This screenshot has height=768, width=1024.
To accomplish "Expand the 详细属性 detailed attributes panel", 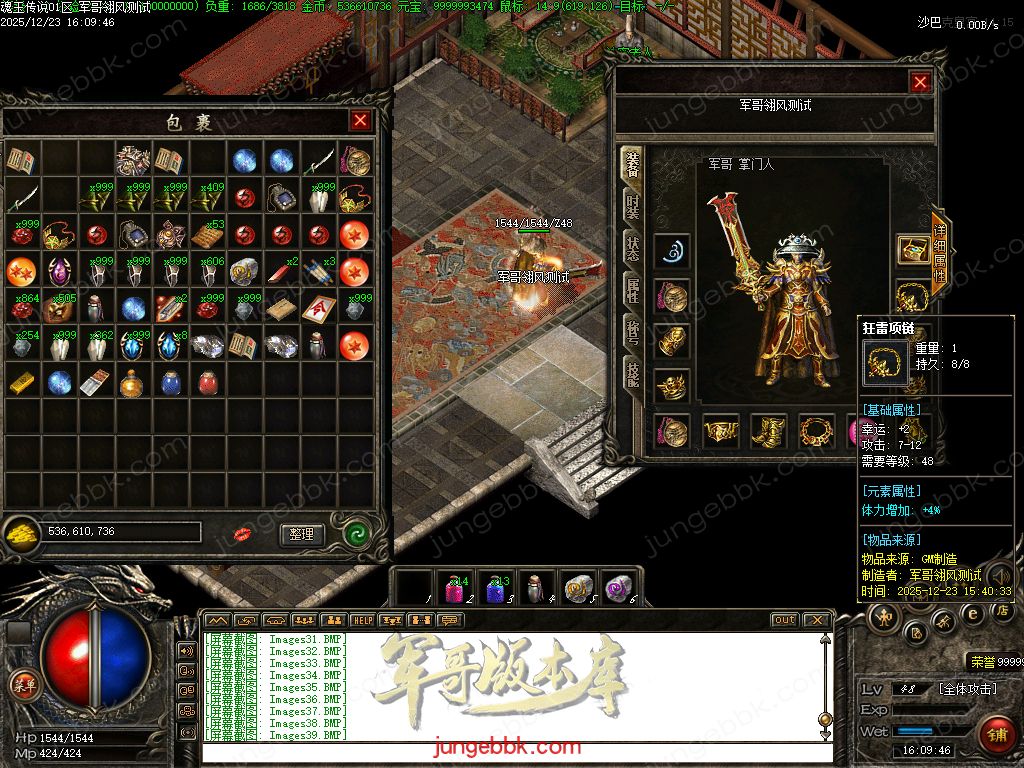I will tap(939, 251).
